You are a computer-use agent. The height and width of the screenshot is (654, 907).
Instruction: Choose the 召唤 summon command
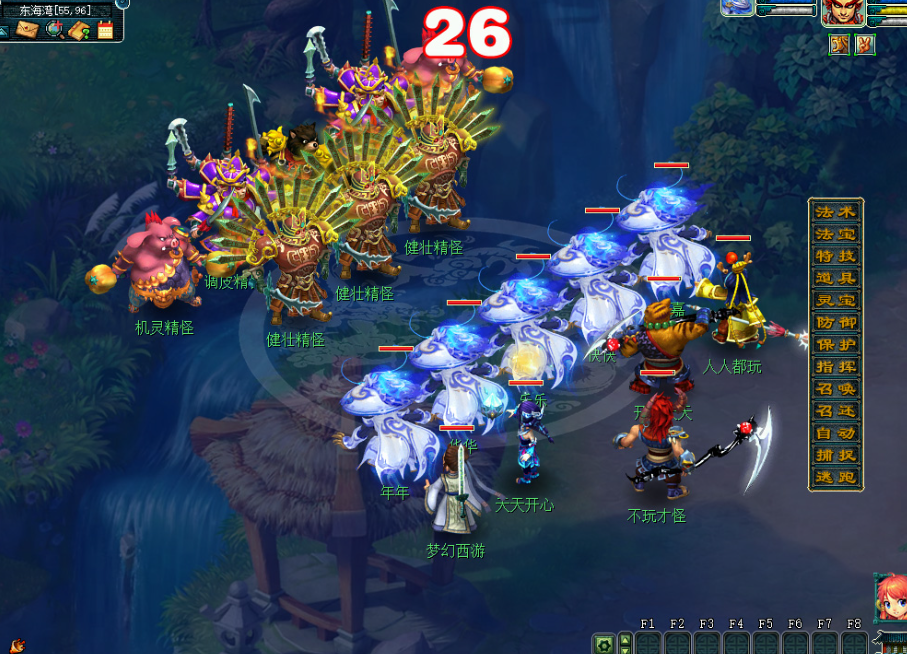pyautogui.click(x=835, y=388)
